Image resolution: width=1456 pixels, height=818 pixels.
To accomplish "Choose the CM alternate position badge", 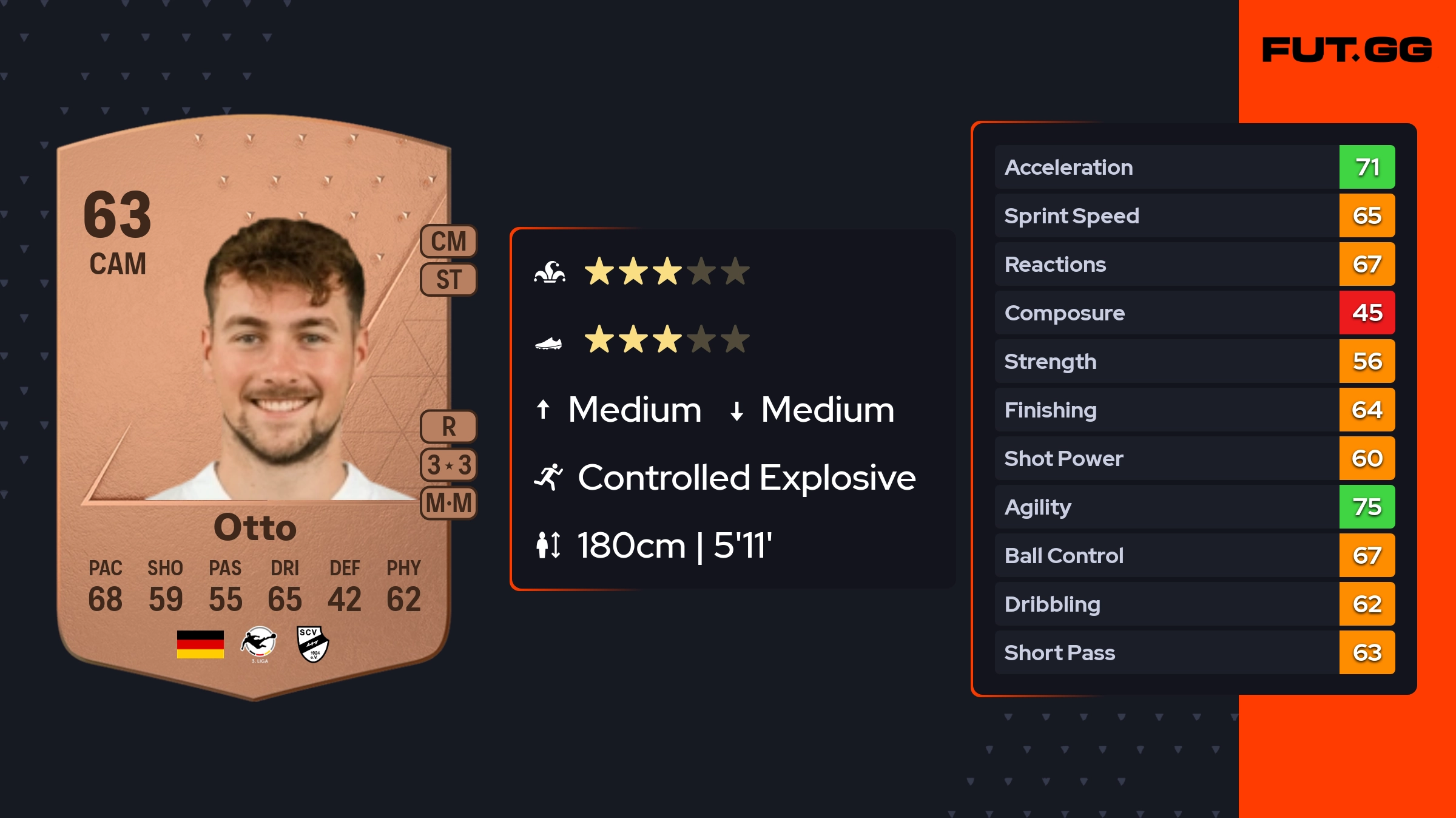I will point(448,242).
